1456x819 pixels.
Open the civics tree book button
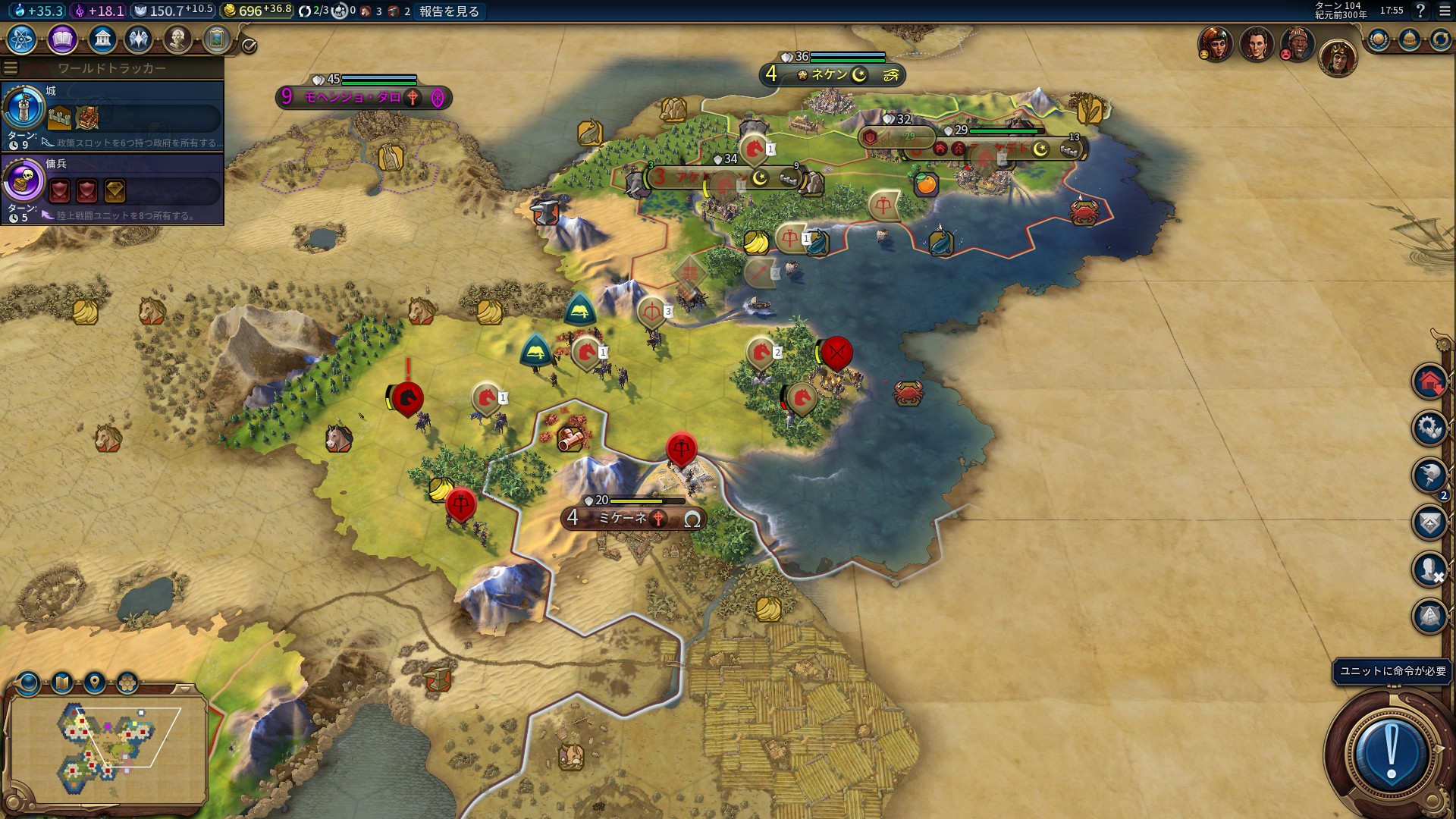click(x=62, y=39)
